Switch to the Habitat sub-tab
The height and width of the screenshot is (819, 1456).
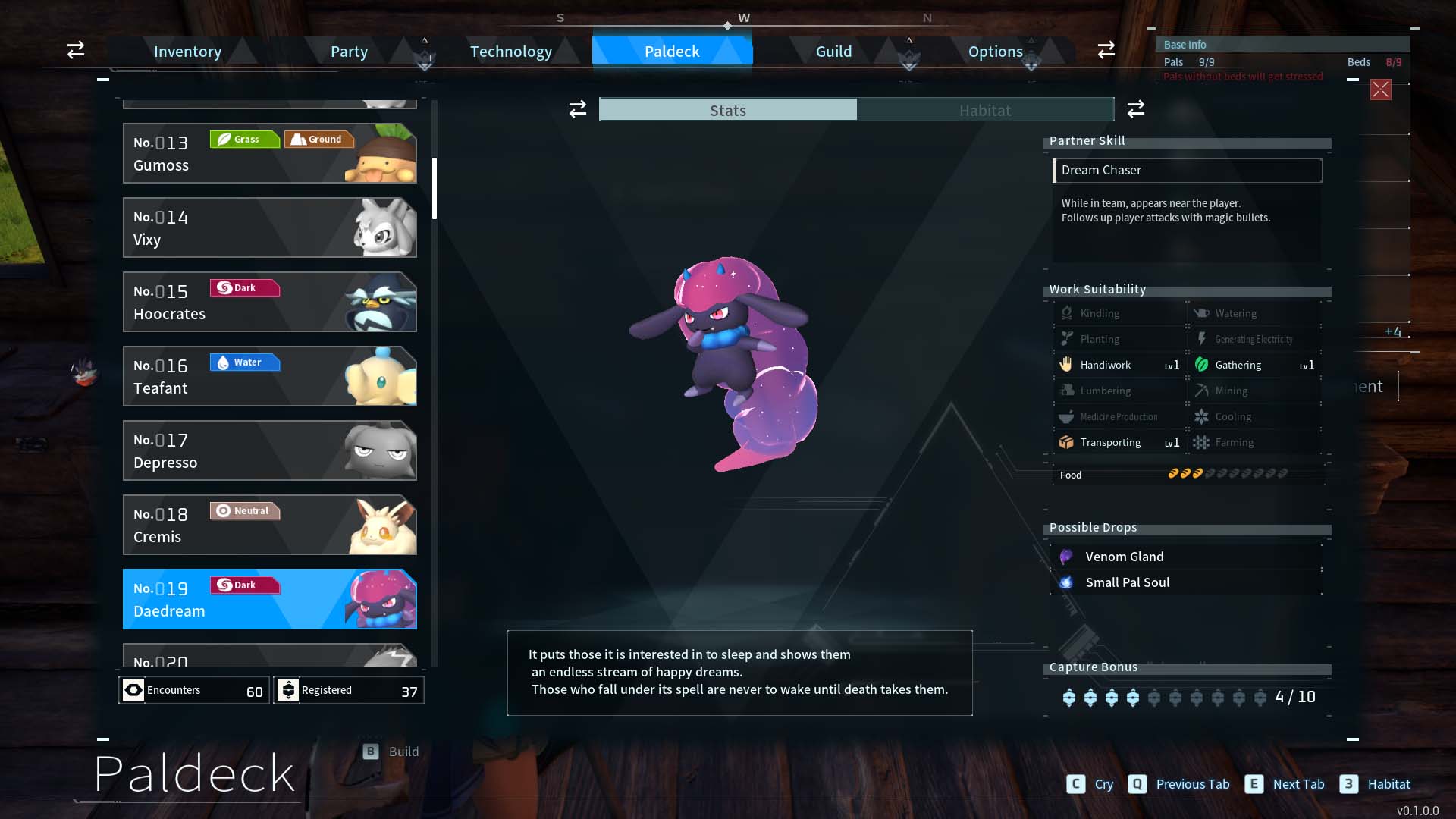(984, 110)
